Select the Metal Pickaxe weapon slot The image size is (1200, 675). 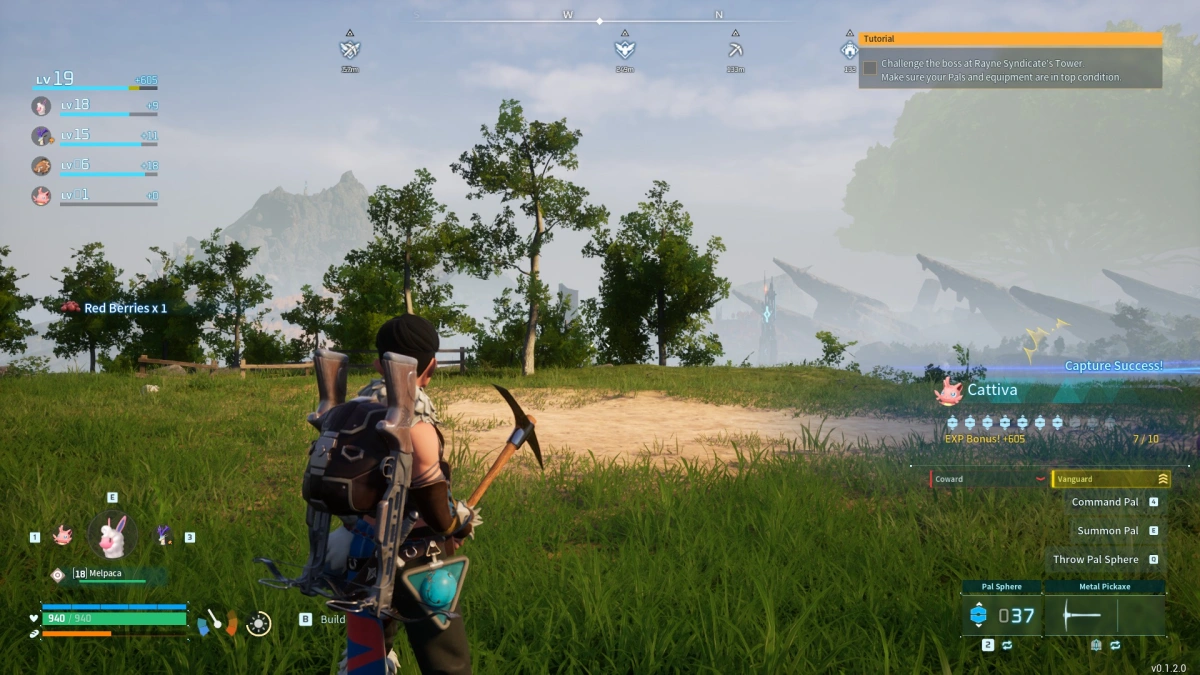pos(1104,615)
